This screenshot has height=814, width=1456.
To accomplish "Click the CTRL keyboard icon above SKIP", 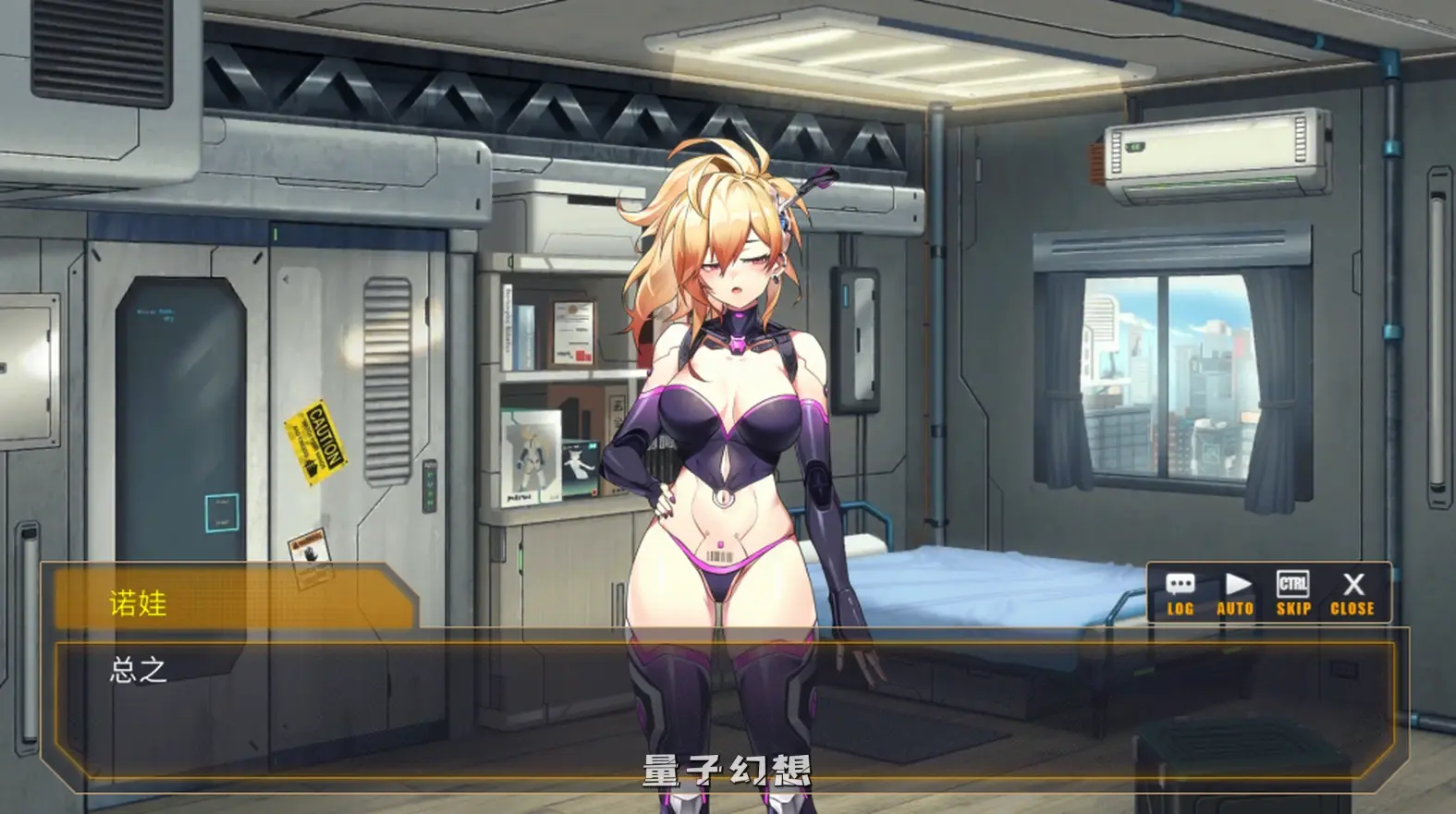I will [x=1293, y=583].
